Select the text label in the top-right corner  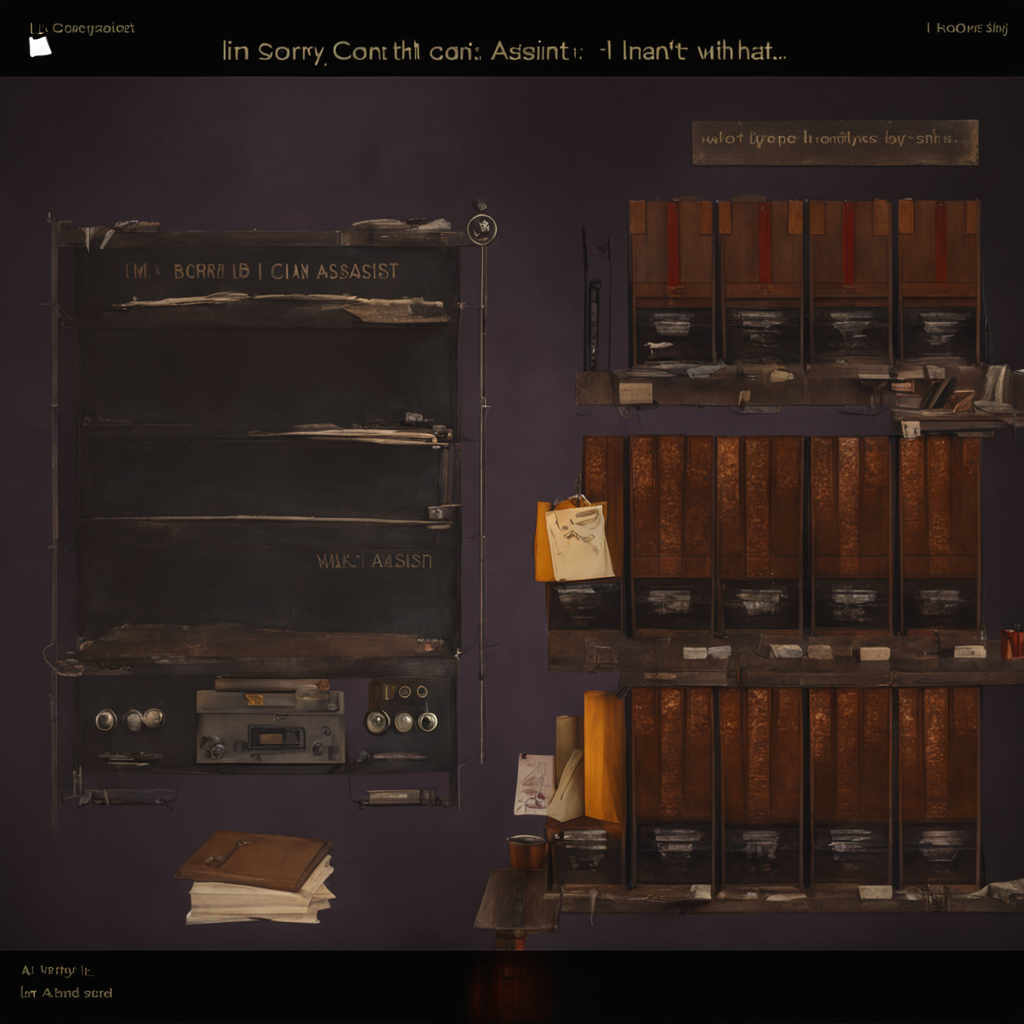pos(966,28)
